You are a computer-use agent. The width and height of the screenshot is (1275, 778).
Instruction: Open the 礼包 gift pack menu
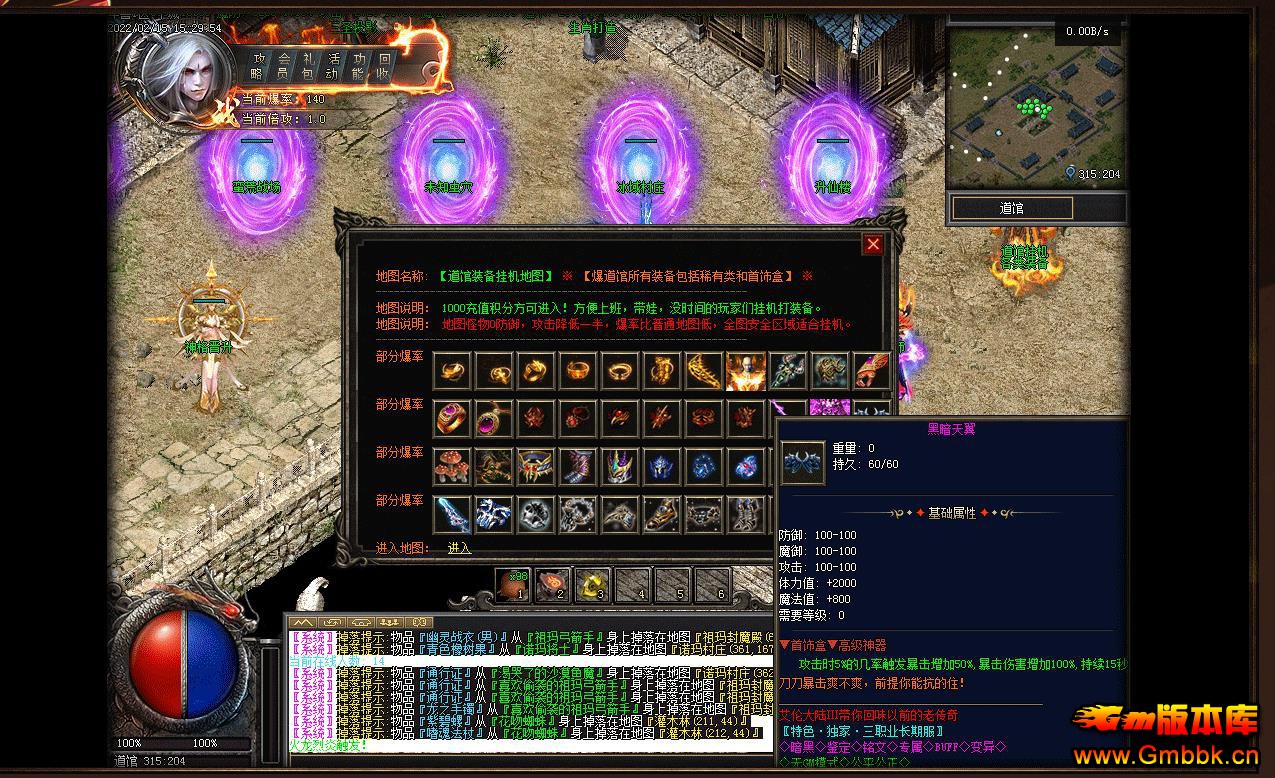(x=308, y=66)
